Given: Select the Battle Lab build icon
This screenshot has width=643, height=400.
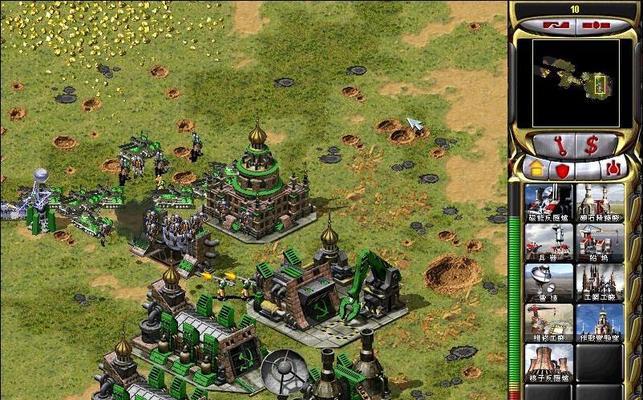Looking at the screenshot, I should (600, 321).
